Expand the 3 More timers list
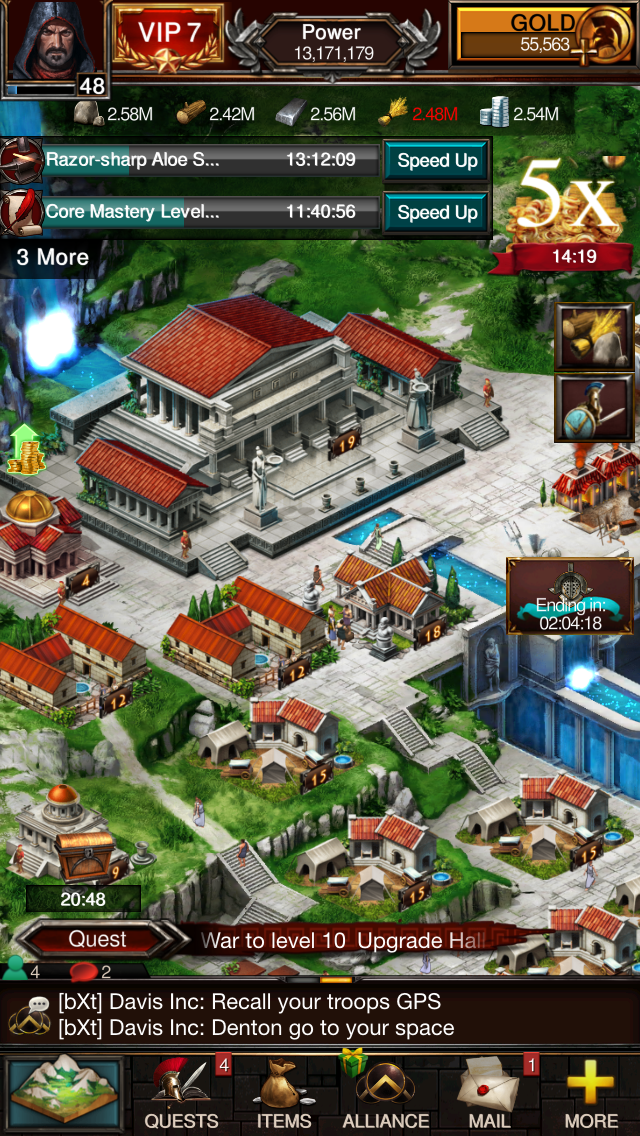This screenshot has height=1136, width=640. [52, 257]
